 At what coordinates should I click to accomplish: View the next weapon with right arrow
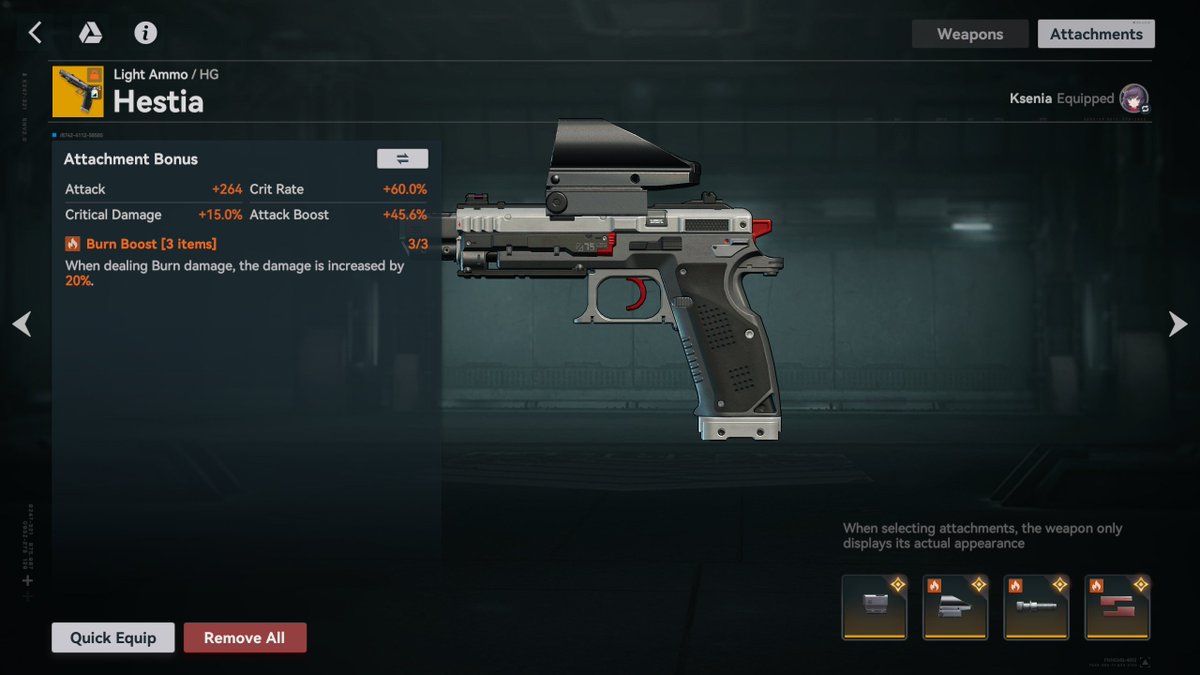[x=1178, y=324]
